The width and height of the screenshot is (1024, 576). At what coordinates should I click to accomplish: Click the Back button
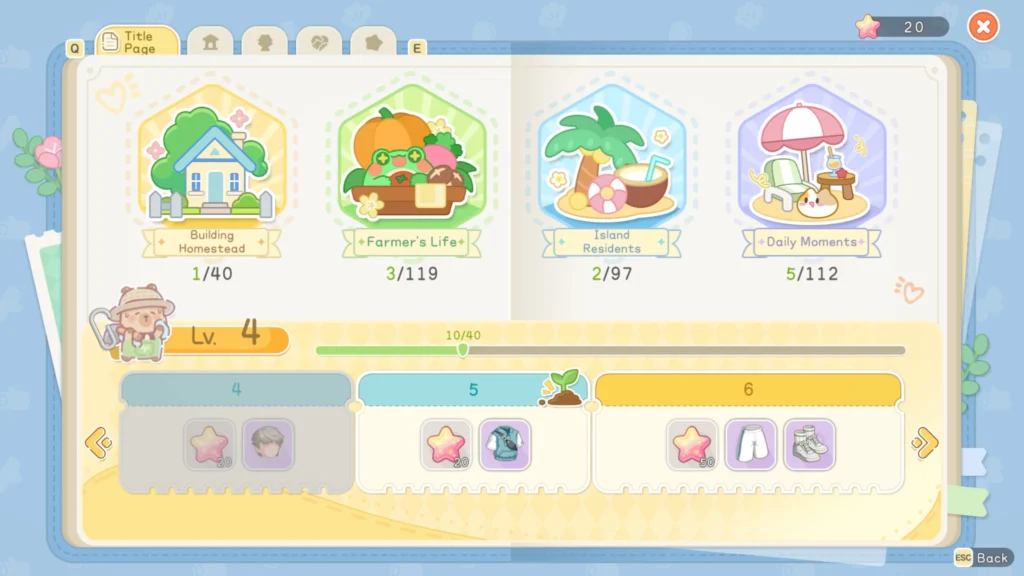coord(982,558)
